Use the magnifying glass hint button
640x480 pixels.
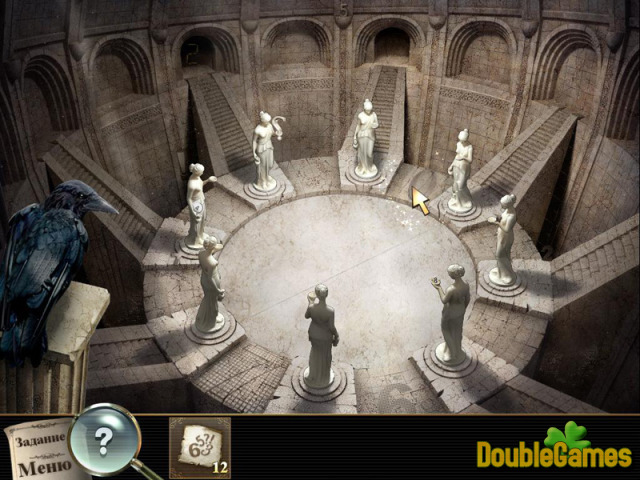104,437
